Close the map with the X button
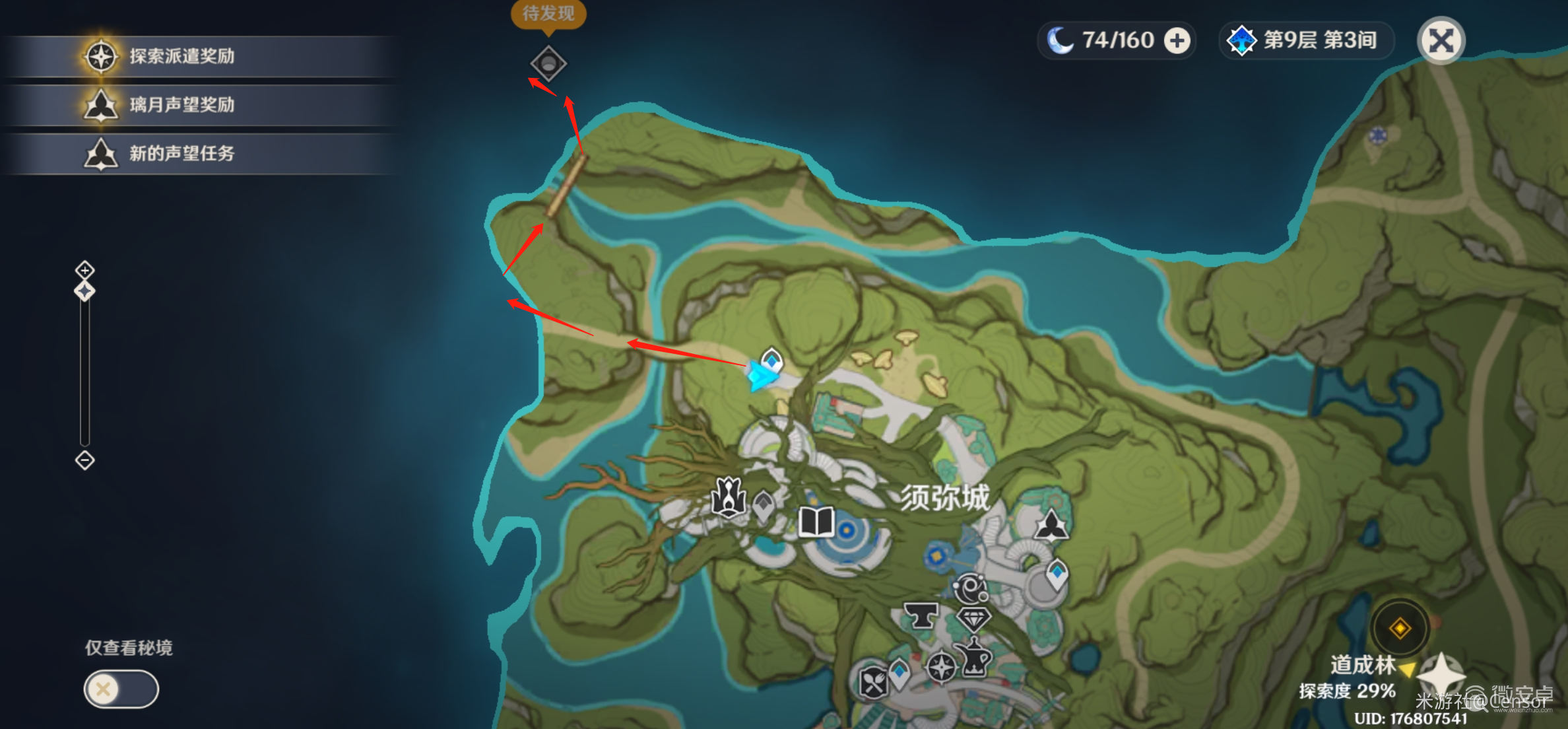Viewport: 1568px width, 729px height. point(1441,41)
